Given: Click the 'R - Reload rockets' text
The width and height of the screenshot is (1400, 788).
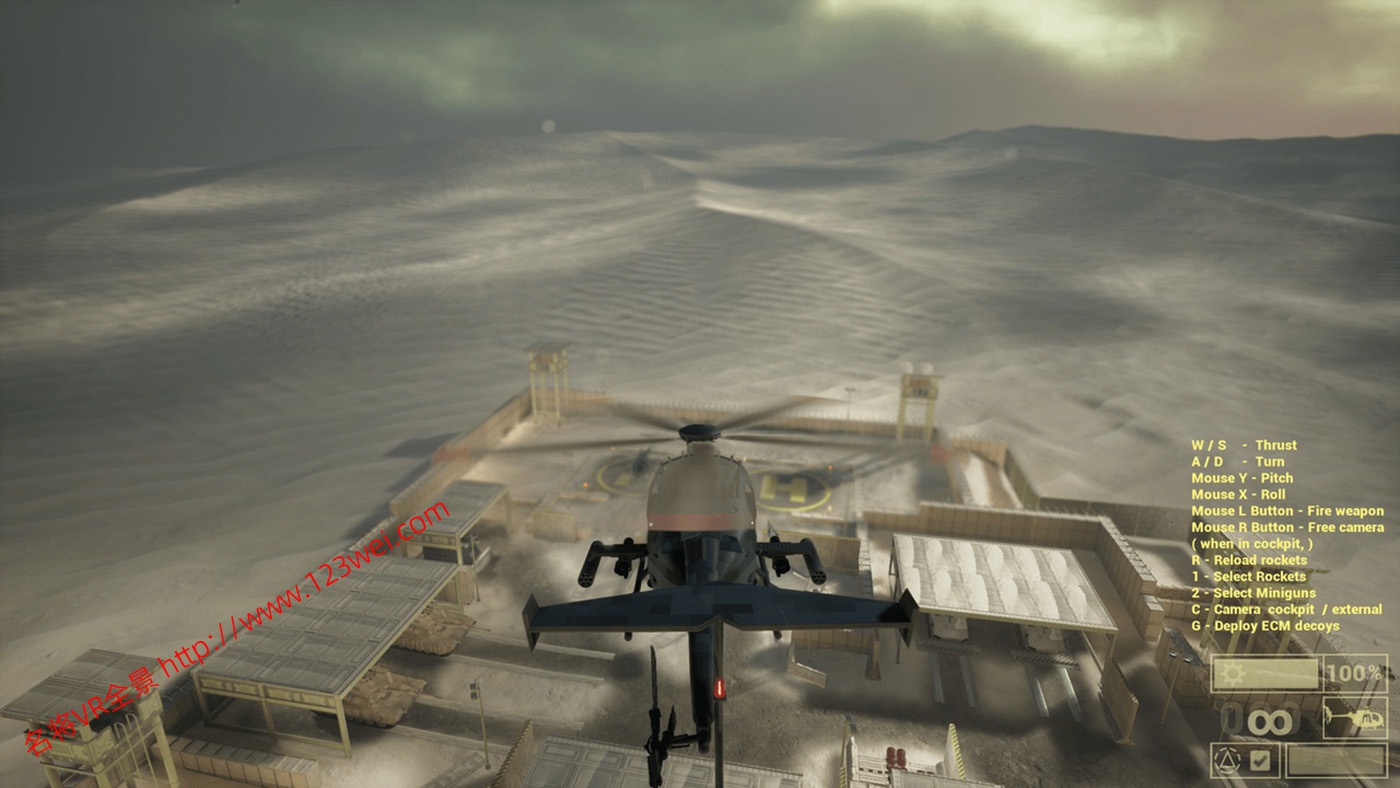Looking at the screenshot, I should click(x=1250, y=559).
